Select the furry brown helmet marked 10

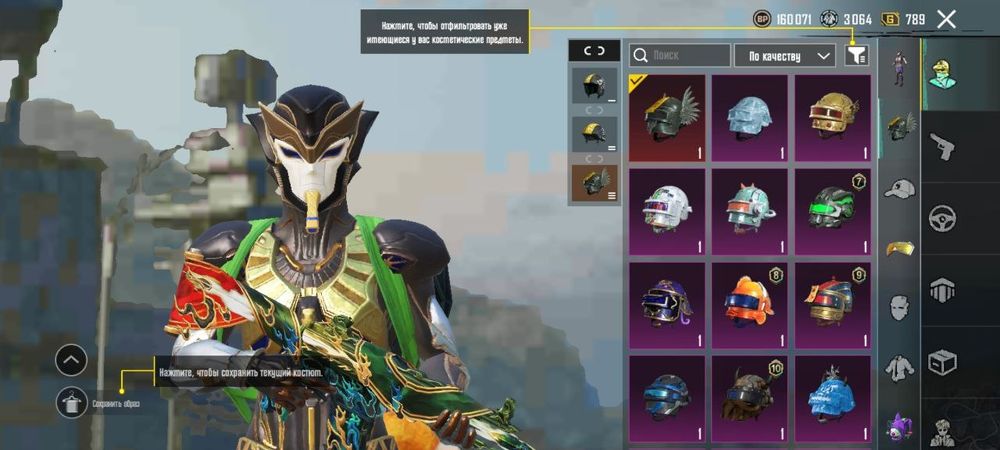click(x=750, y=398)
